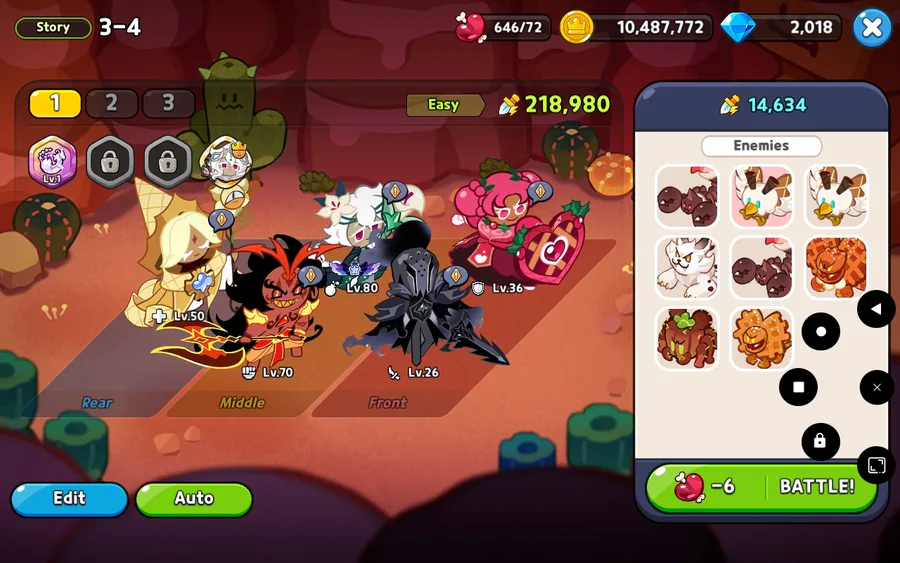Start the fight with the BATTLE! button
Viewport: 900px width, 563px height.
point(762,487)
